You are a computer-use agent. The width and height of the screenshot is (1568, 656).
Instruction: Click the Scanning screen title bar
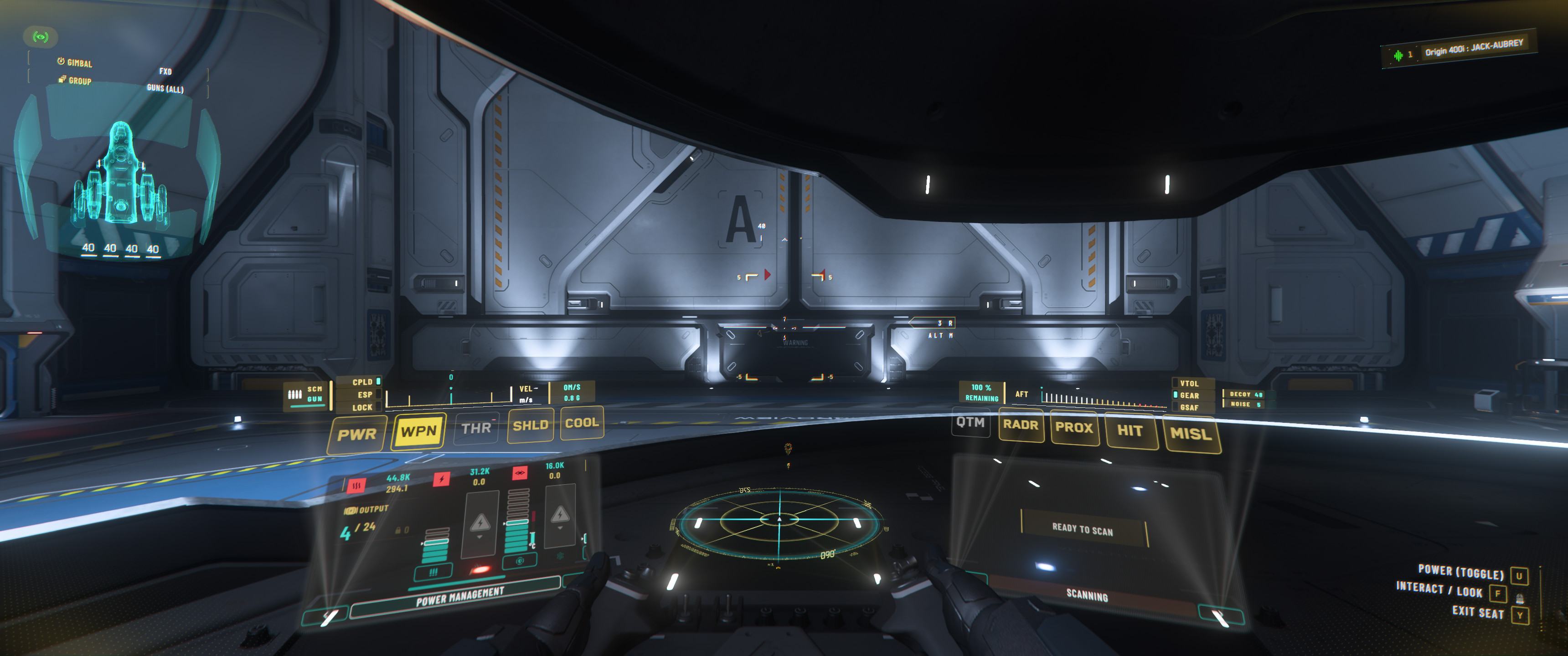(x=1087, y=594)
